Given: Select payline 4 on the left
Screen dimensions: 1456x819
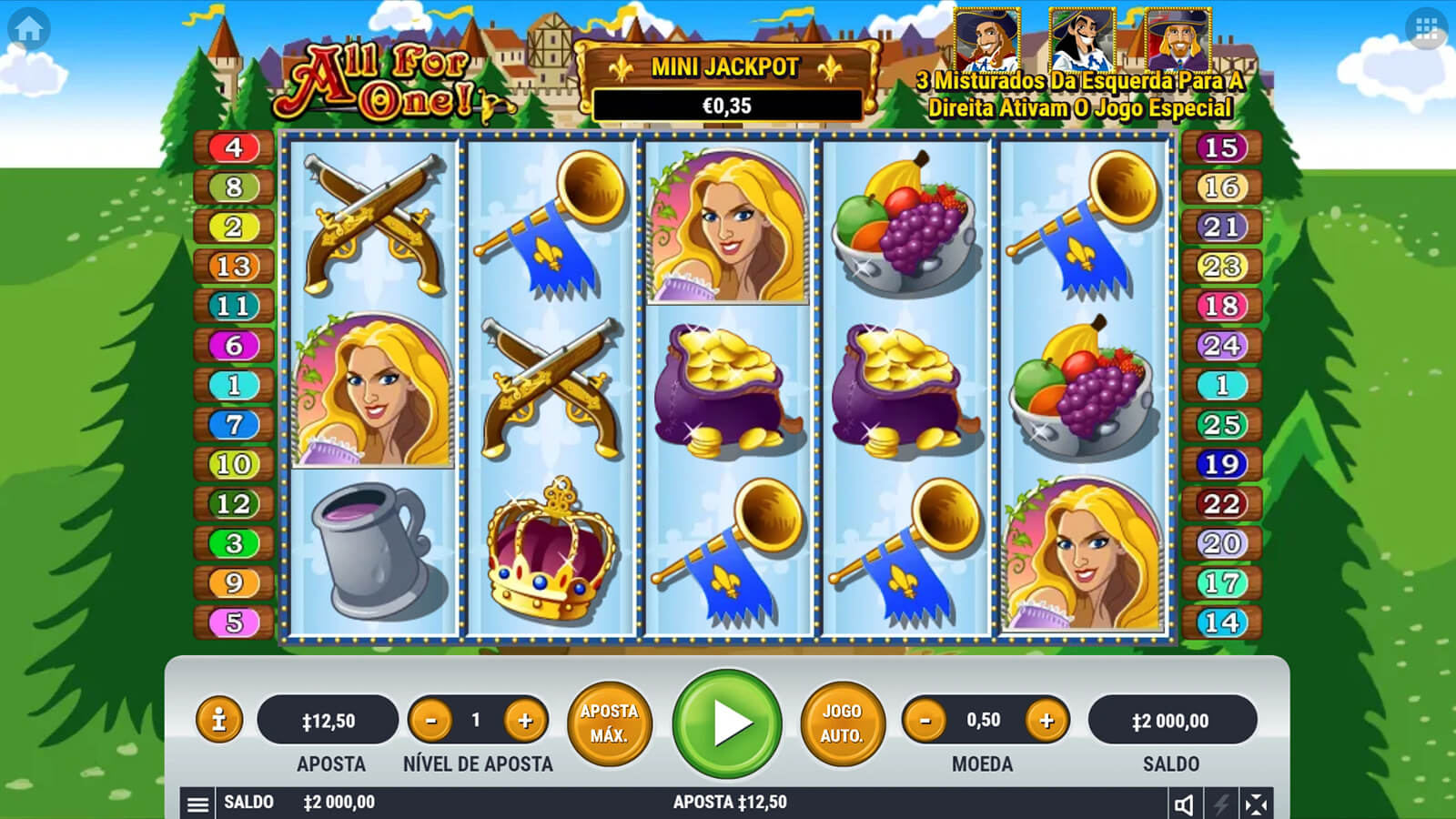Looking at the screenshot, I should pos(234,147).
